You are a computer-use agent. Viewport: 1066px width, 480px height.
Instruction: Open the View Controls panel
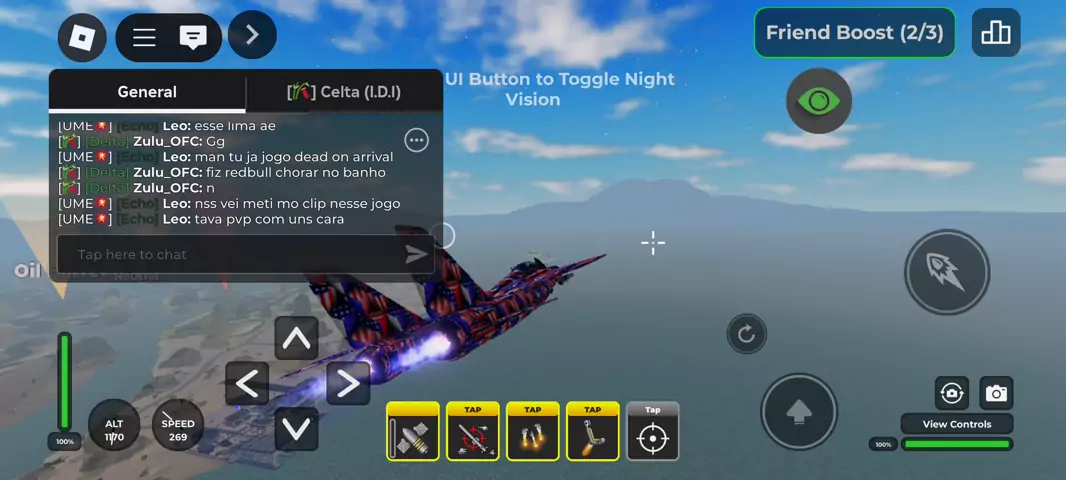click(x=956, y=424)
